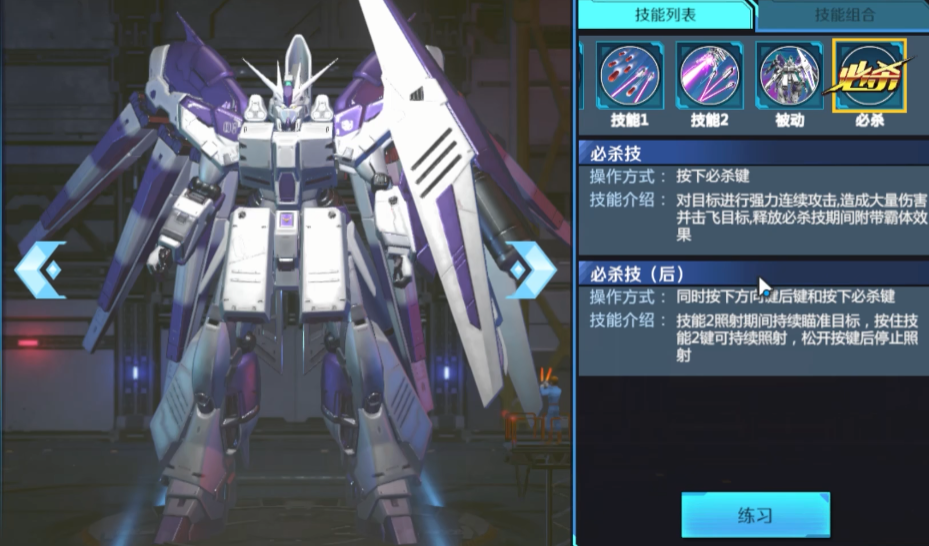The height and width of the screenshot is (546, 929).
Task: Switch to the 技能列表 tab
Action: point(663,15)
